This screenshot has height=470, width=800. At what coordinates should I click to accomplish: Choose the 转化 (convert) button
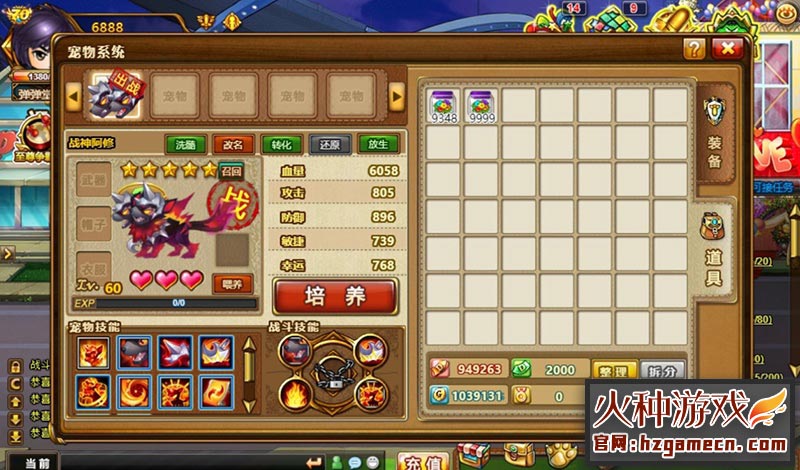tap(281, 144)
